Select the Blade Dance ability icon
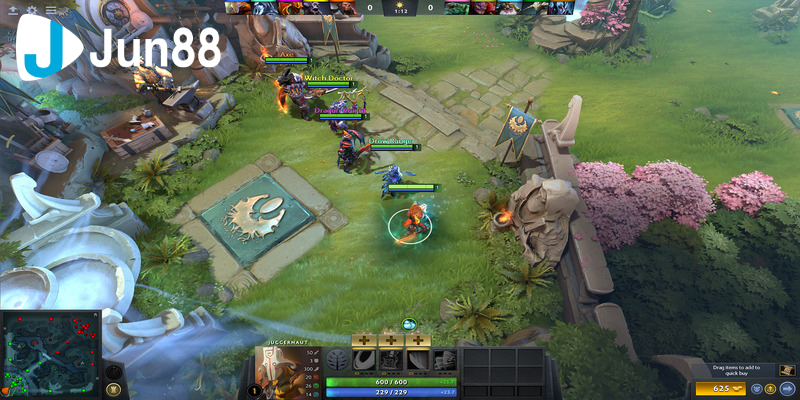The image size is (800, 400). point(419,362)
